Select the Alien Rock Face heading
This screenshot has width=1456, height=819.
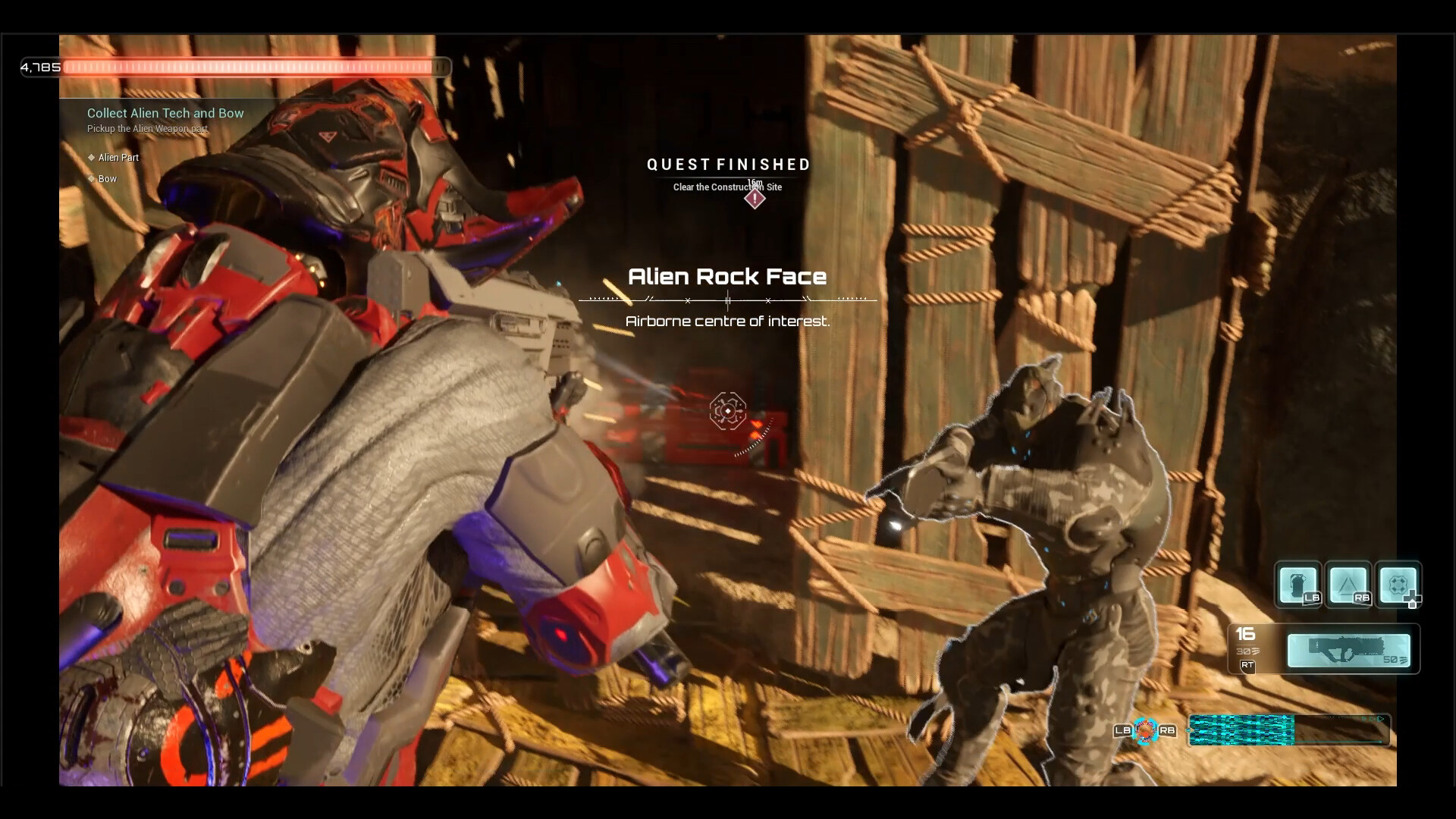(x=727, y=277)
